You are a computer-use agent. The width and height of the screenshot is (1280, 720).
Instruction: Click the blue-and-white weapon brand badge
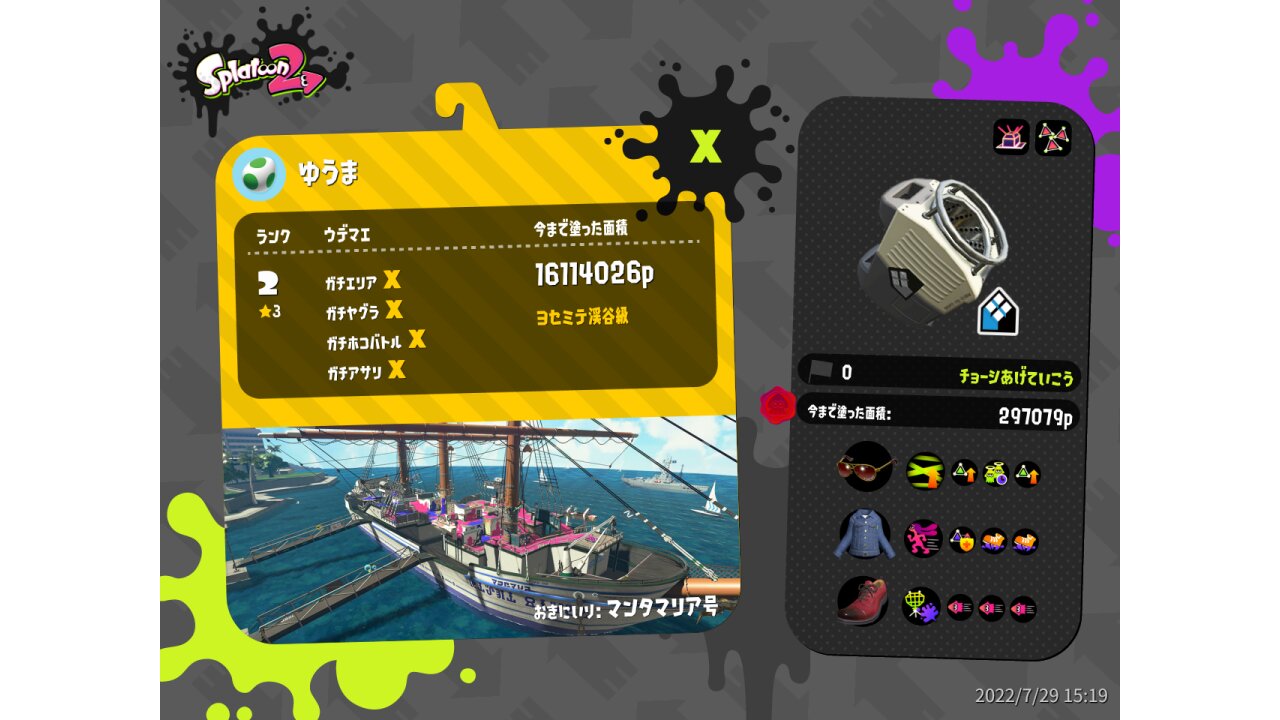(x=997, y=312)
